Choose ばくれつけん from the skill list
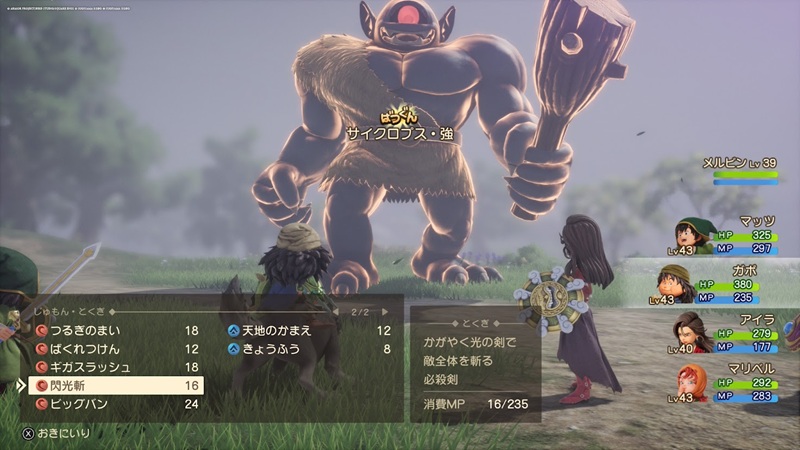Image resolution: width=800 pixels, height=450 pixels. 110,349
